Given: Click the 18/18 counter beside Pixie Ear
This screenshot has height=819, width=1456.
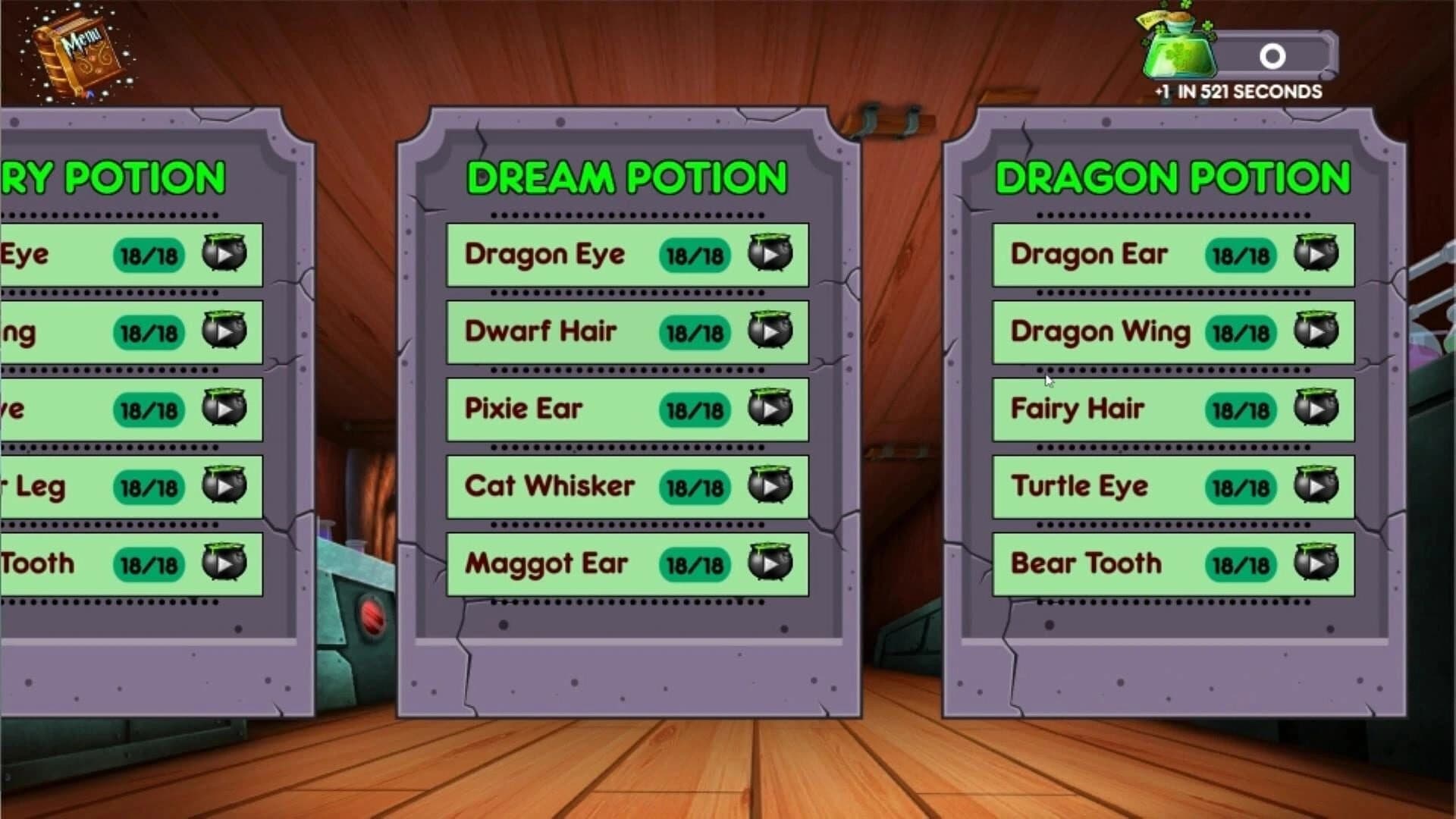Looking at the screenshot, I should coord(695,409).
